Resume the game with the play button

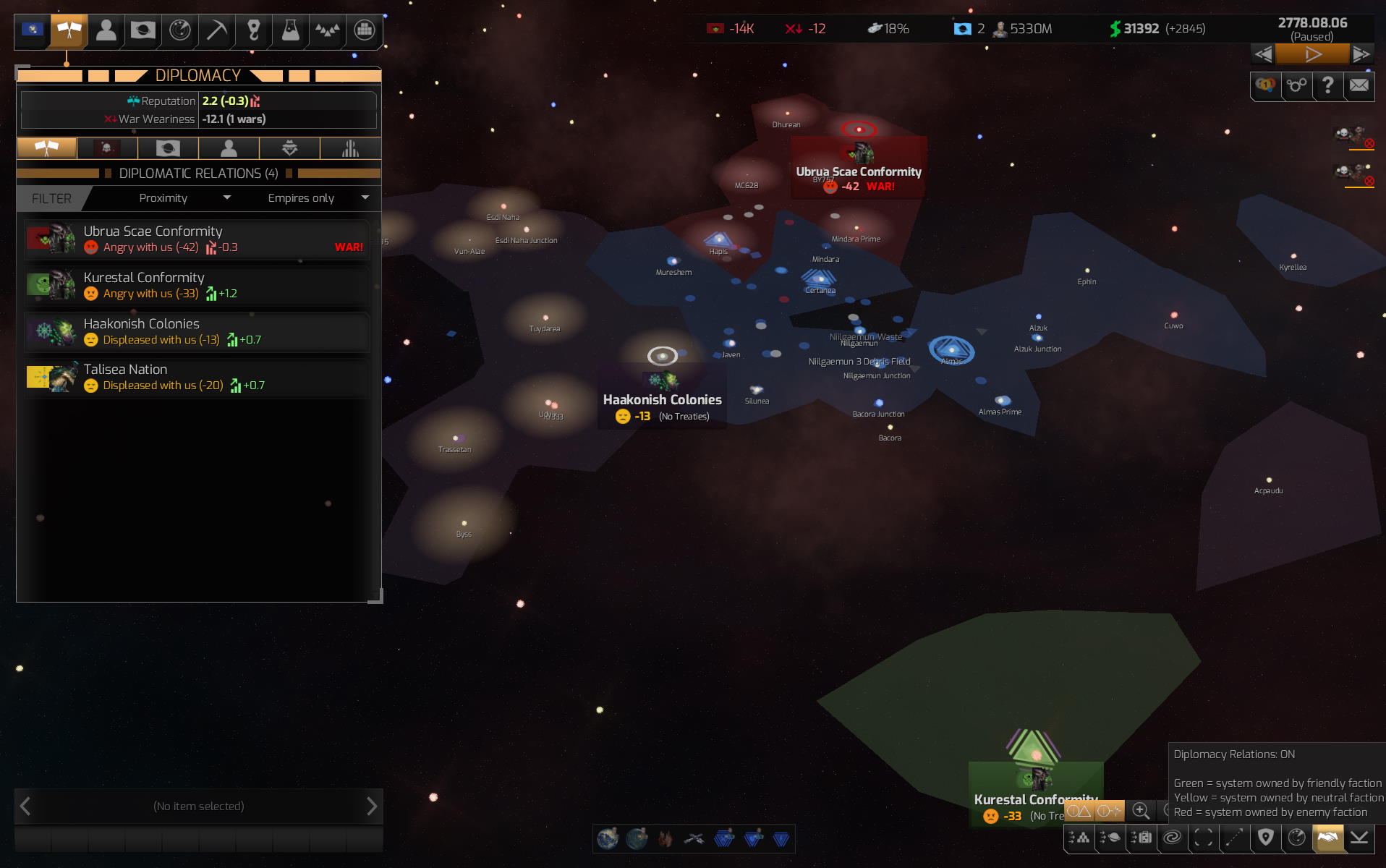1312,54
